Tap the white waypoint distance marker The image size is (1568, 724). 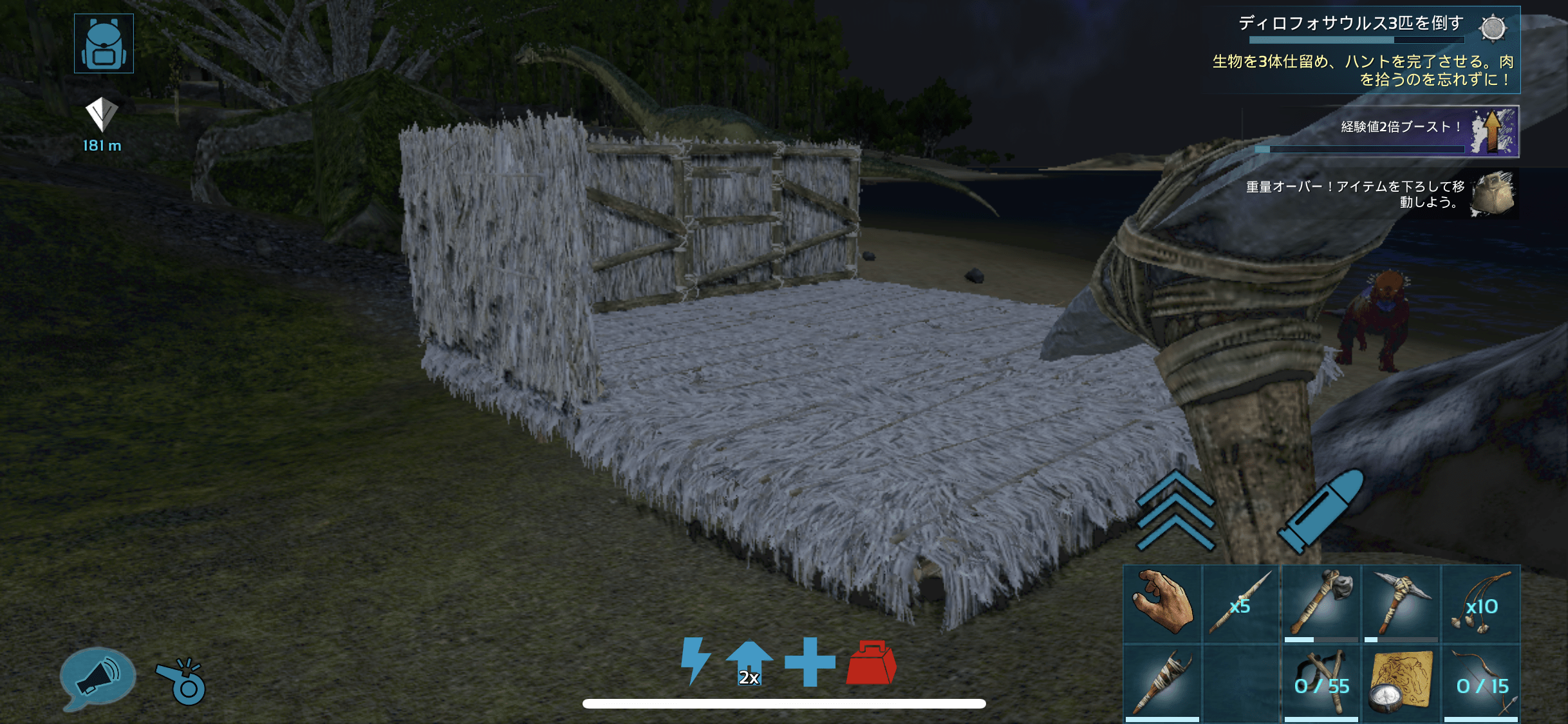click(102, 116)
